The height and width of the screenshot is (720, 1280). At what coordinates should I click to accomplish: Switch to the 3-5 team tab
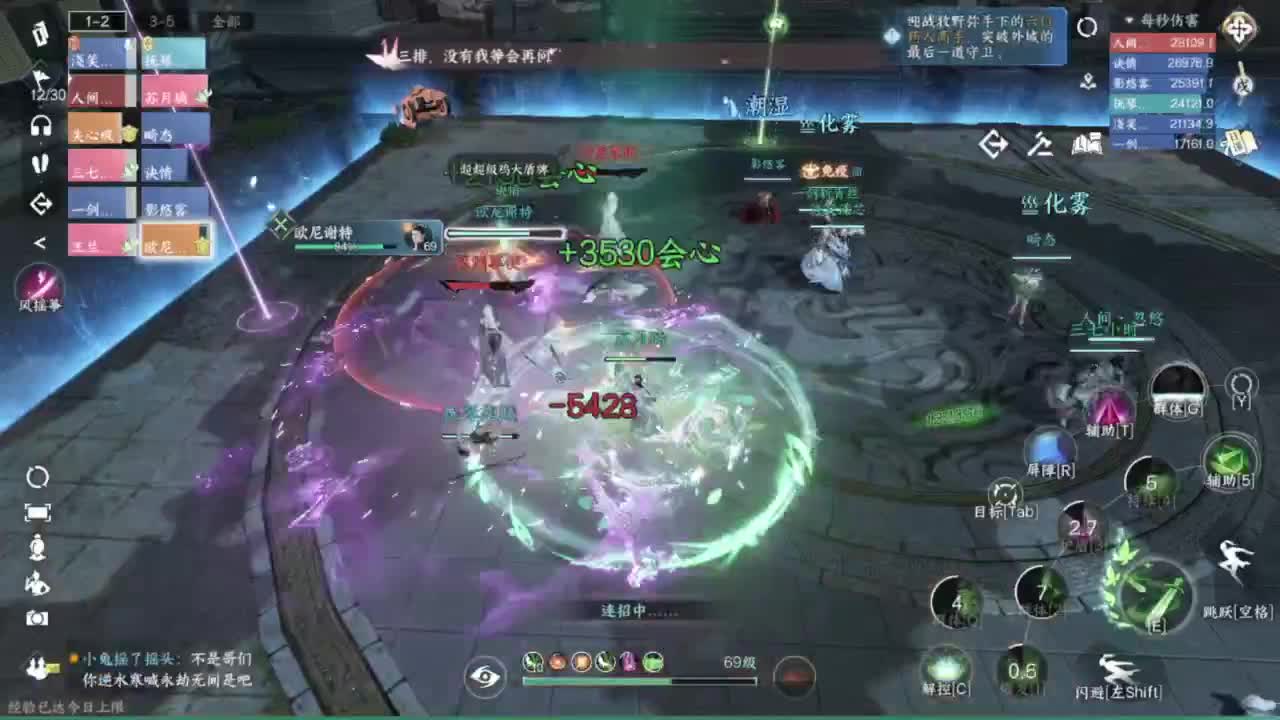[158, 22]
